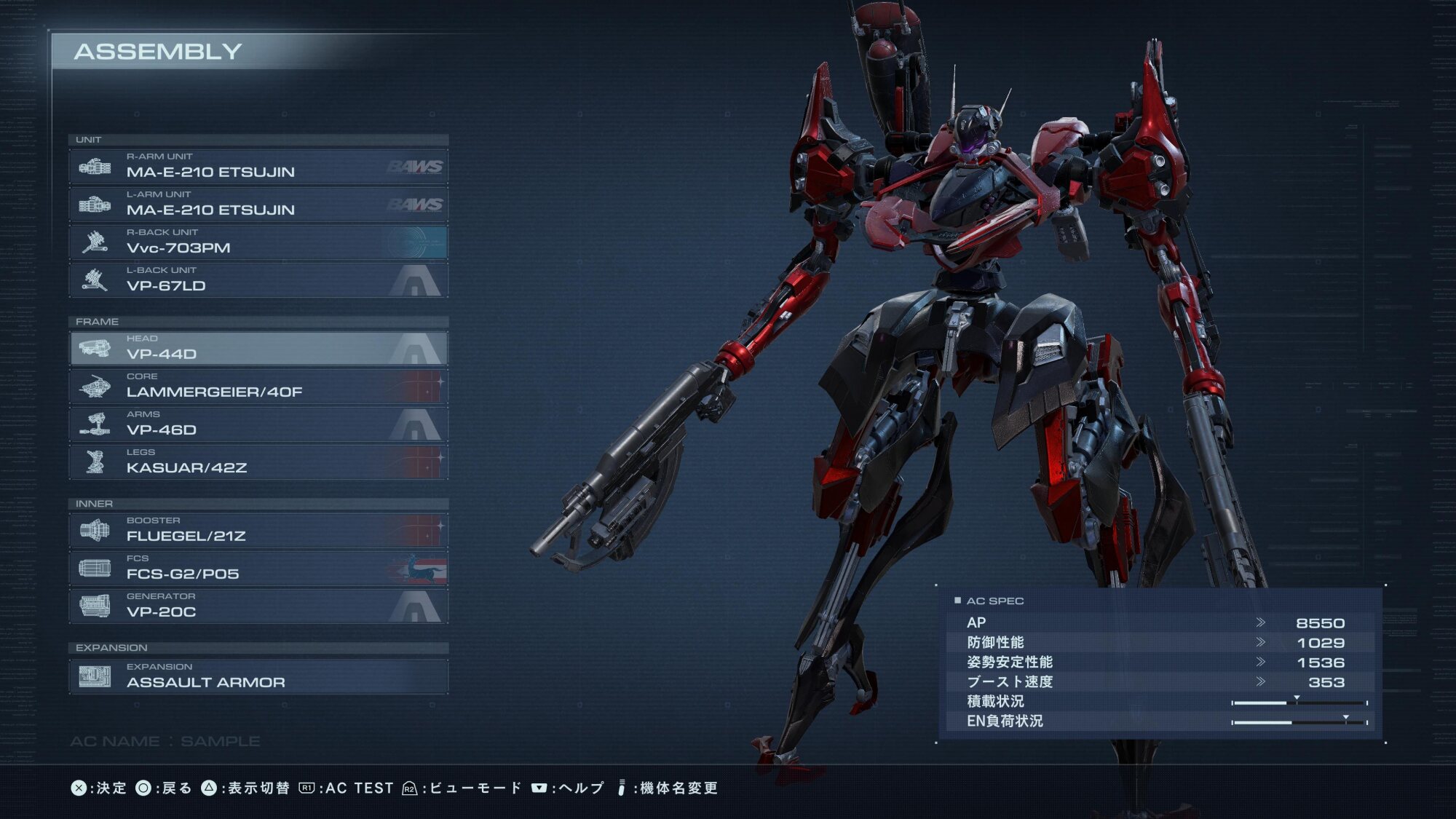This screenshot has height=819, width=1456.
Task: Choose the HEAD VP-44D part row
Action: click(258, 348)
